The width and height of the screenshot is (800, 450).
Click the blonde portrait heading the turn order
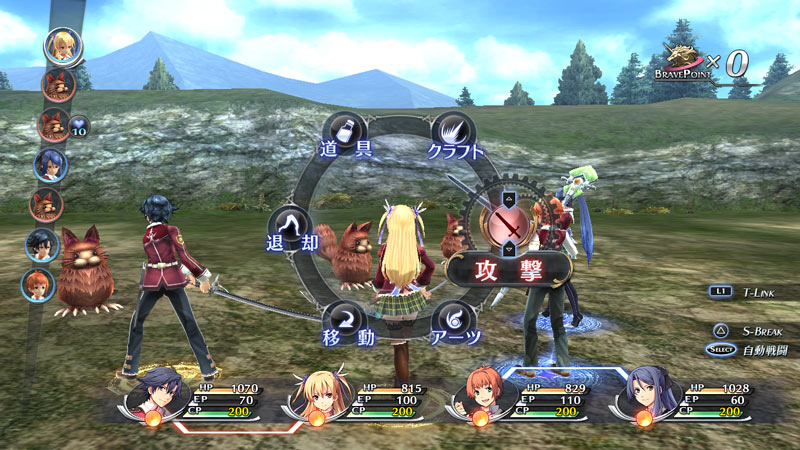tap(61, 46)
